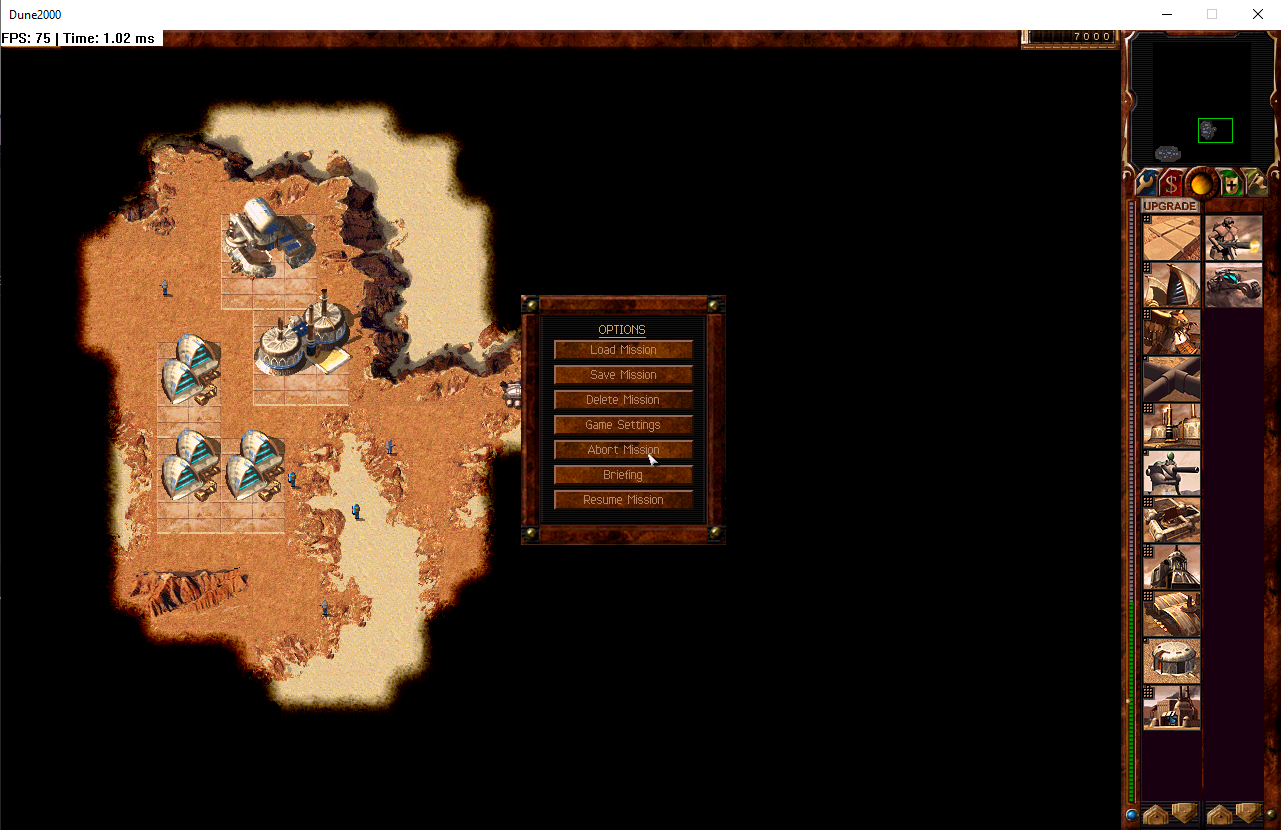This screenshot has height=830, width=1281.
Task: Open the mission Briefing
Action: point(622,474)
